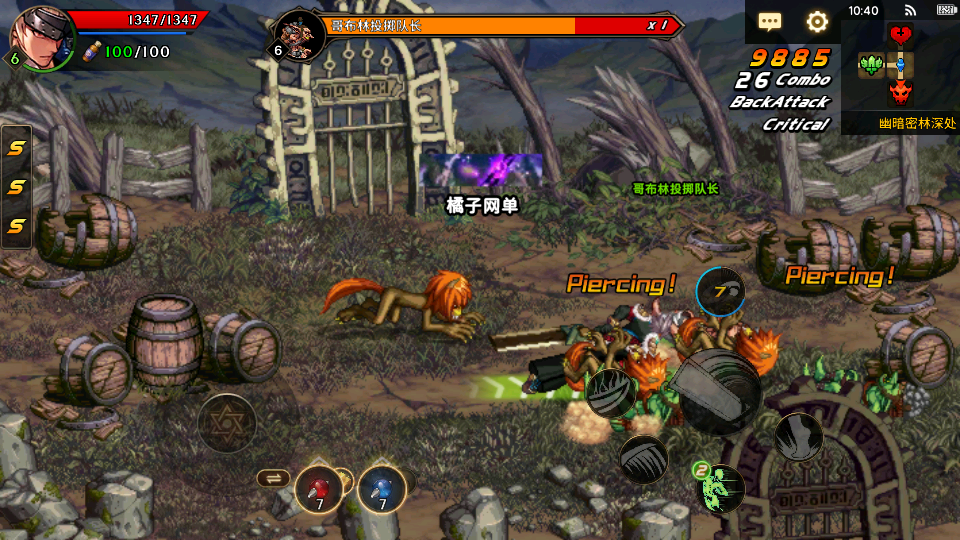Activate the skill showing cooldown 7
The image size is (960, 540).
(x=720, y=292)
